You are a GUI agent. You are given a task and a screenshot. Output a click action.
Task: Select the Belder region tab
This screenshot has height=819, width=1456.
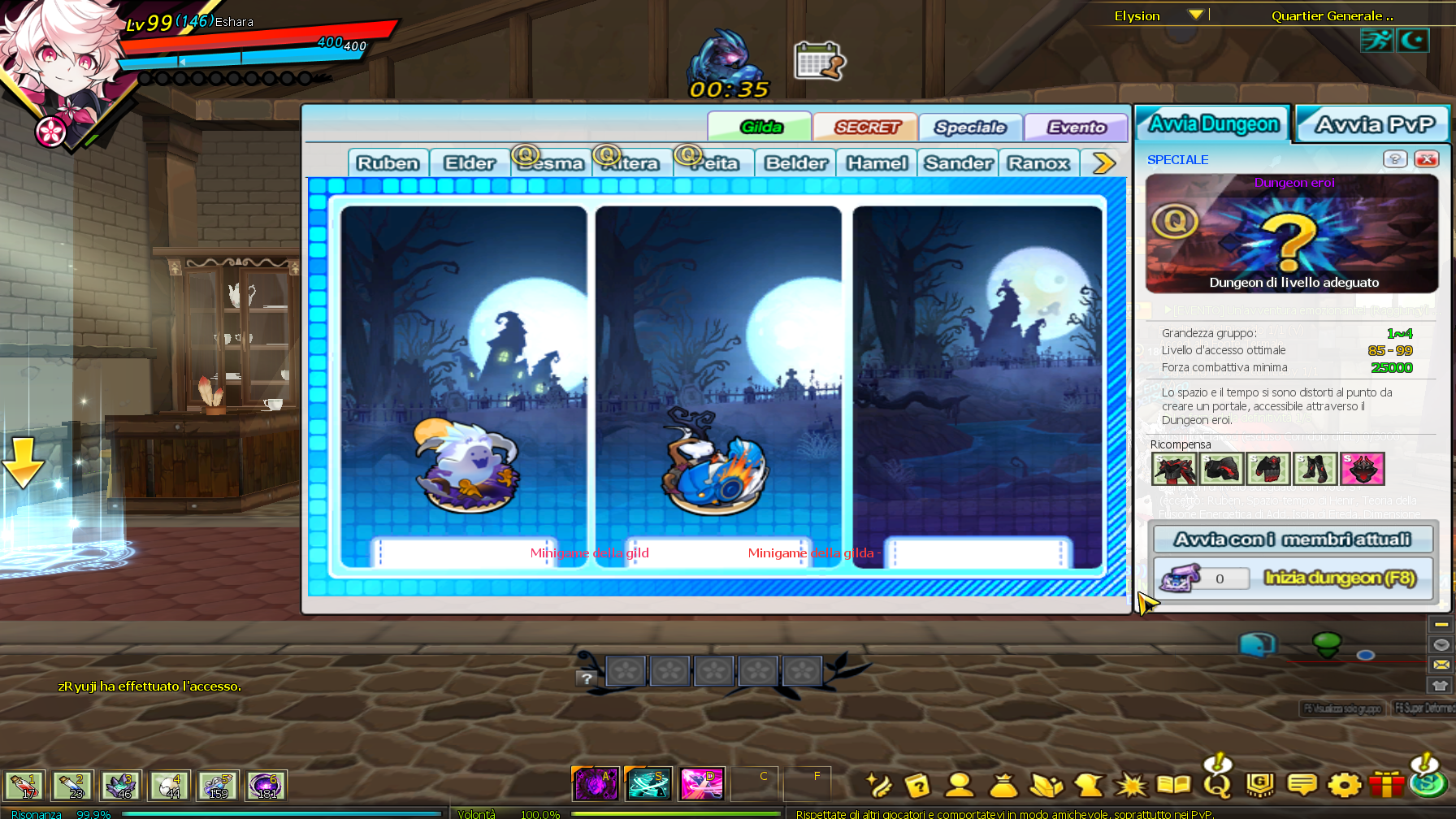tap(796, 163)
